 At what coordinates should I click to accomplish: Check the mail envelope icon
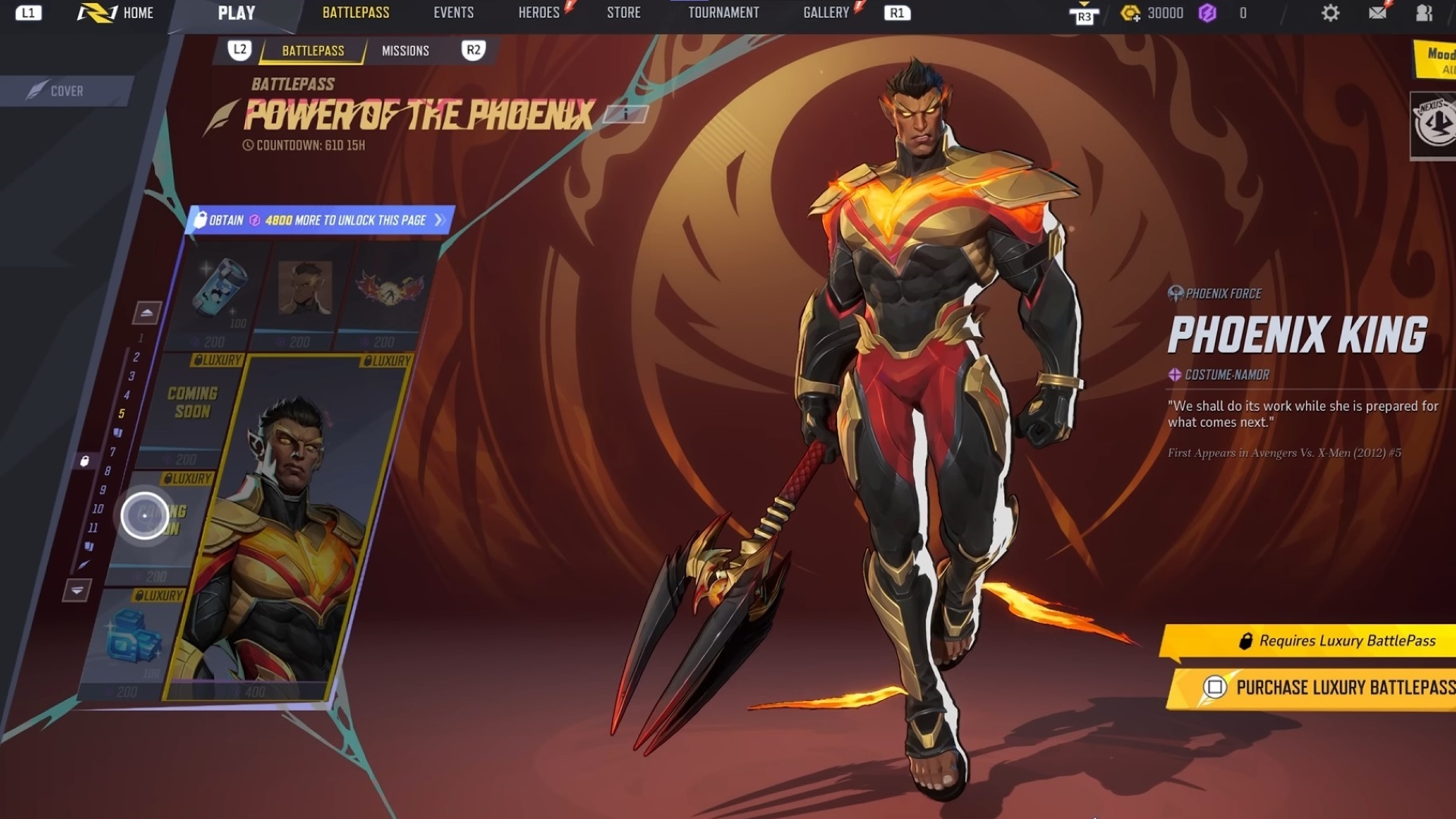pos(1377,13)
